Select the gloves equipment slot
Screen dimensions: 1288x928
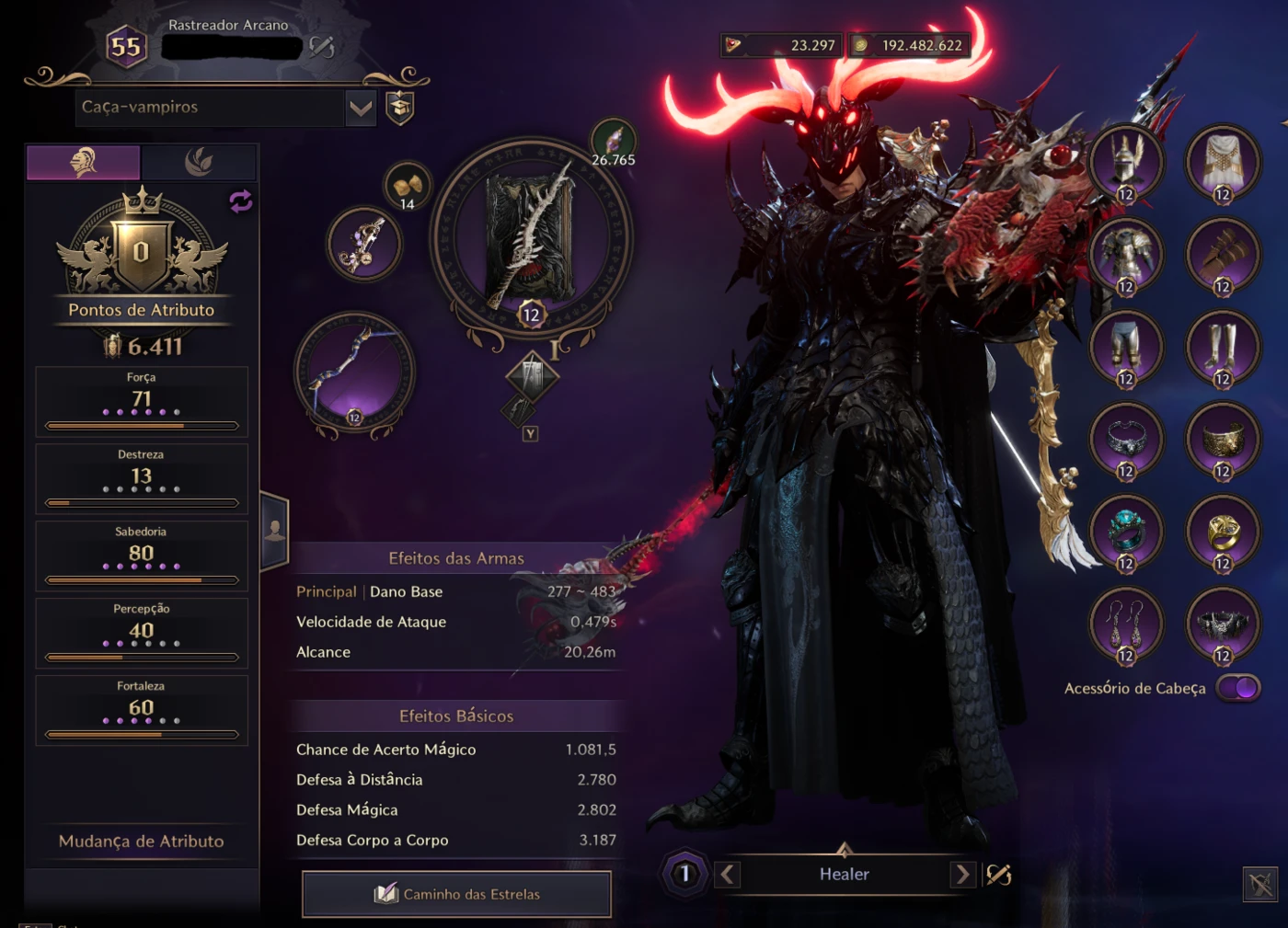(x=1222, y=255)
